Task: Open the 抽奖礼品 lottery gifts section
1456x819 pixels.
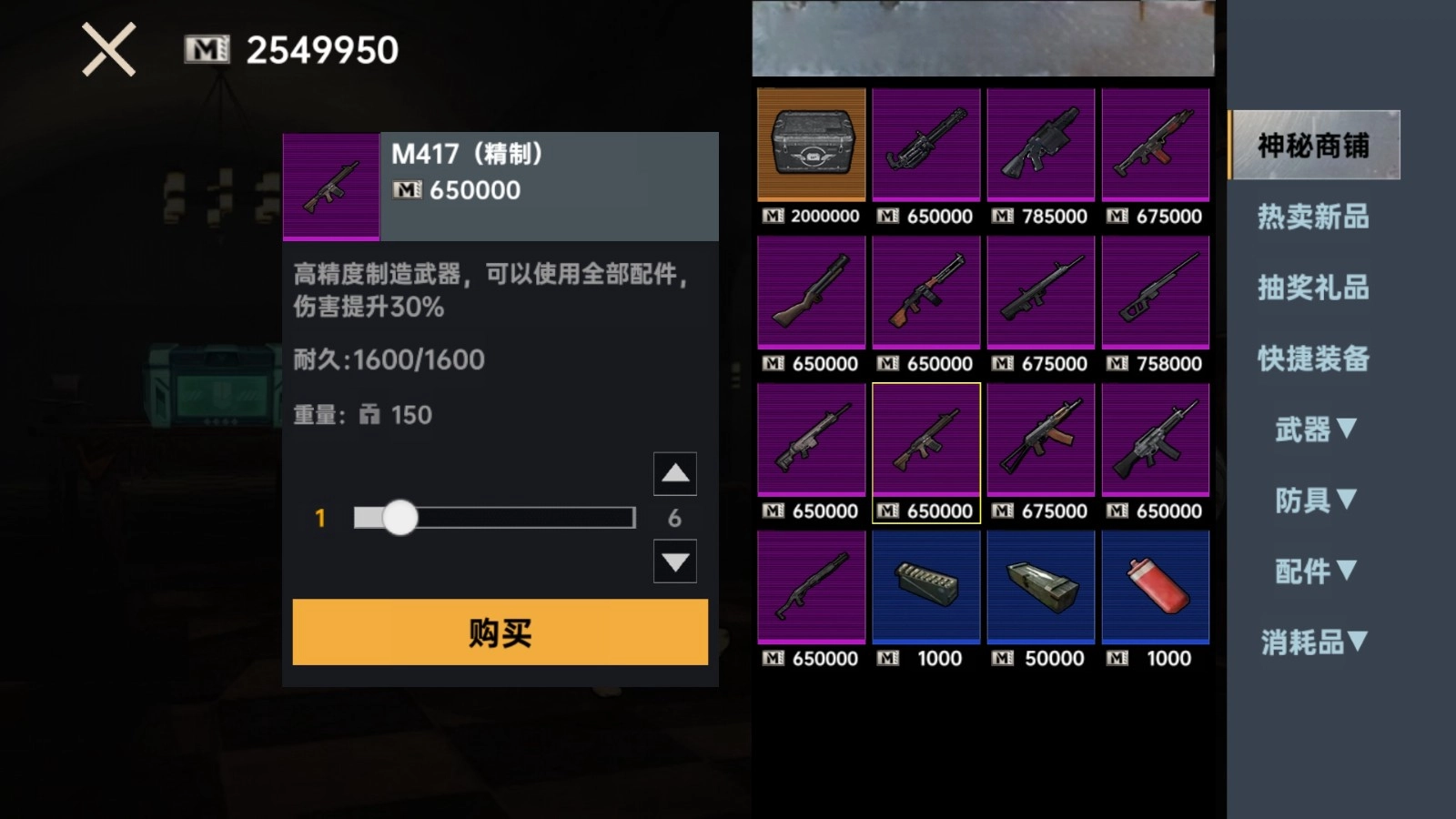Action: (x=1313, y=288)
